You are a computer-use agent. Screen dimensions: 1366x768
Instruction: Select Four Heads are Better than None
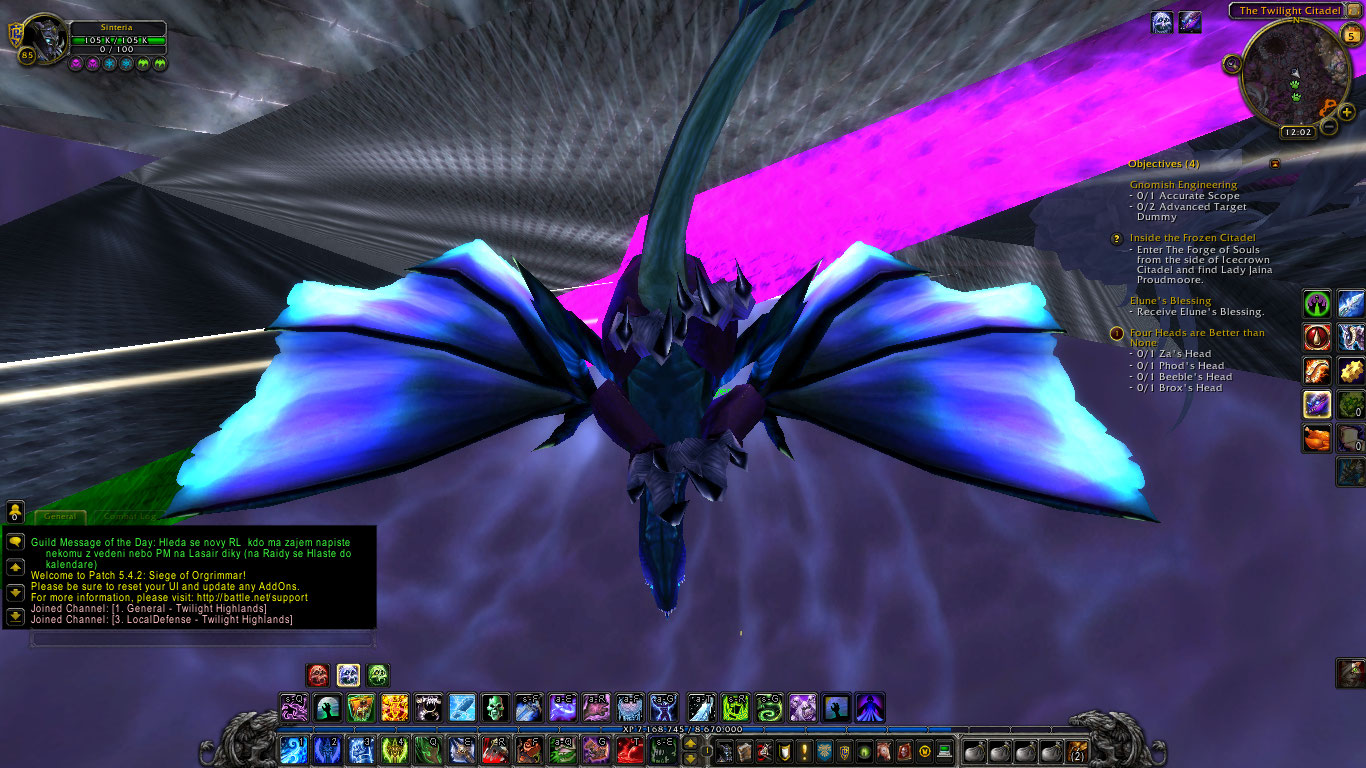(1196, 333)
